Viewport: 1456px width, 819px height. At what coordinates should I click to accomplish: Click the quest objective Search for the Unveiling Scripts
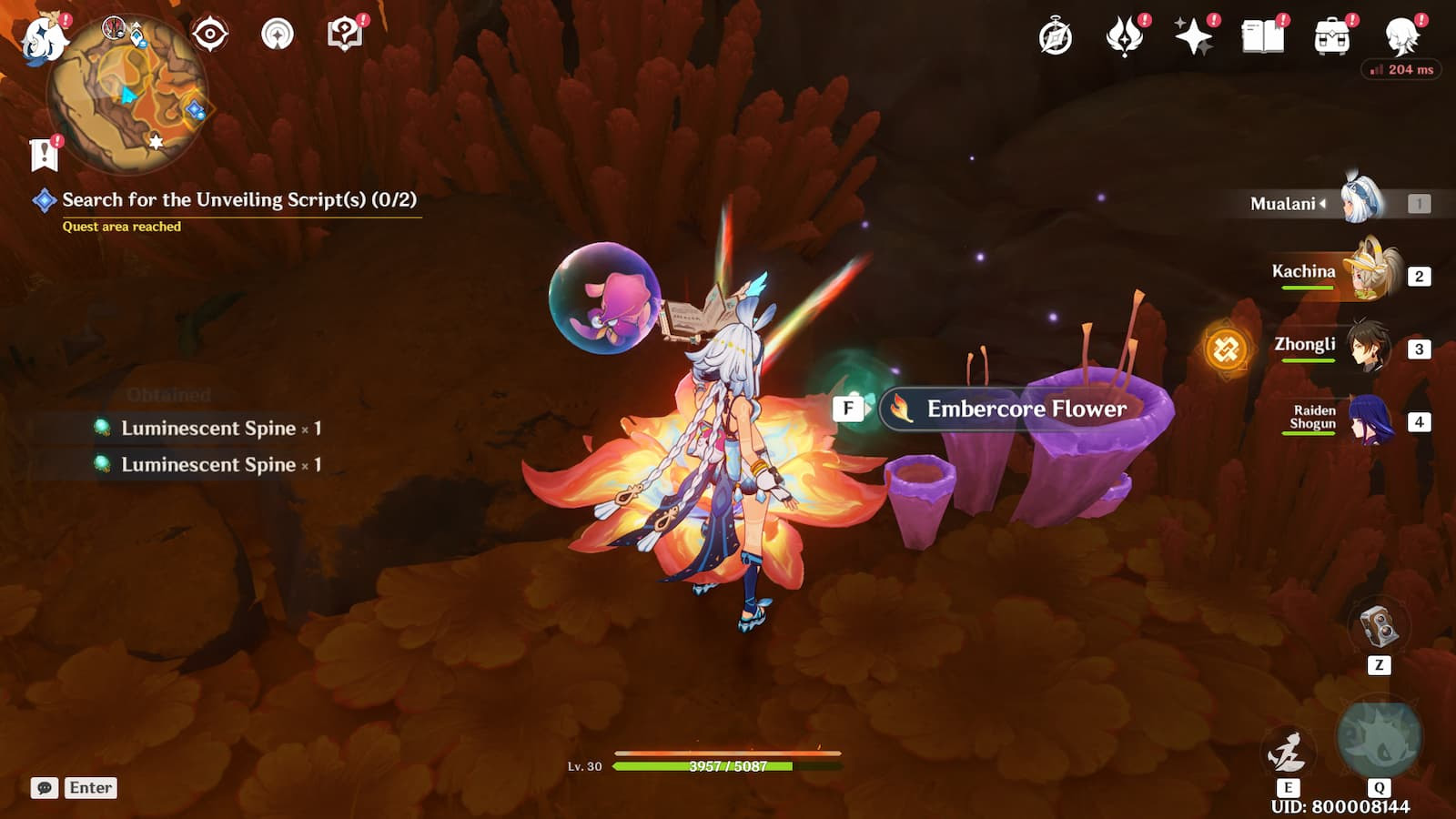click(238, 200)
